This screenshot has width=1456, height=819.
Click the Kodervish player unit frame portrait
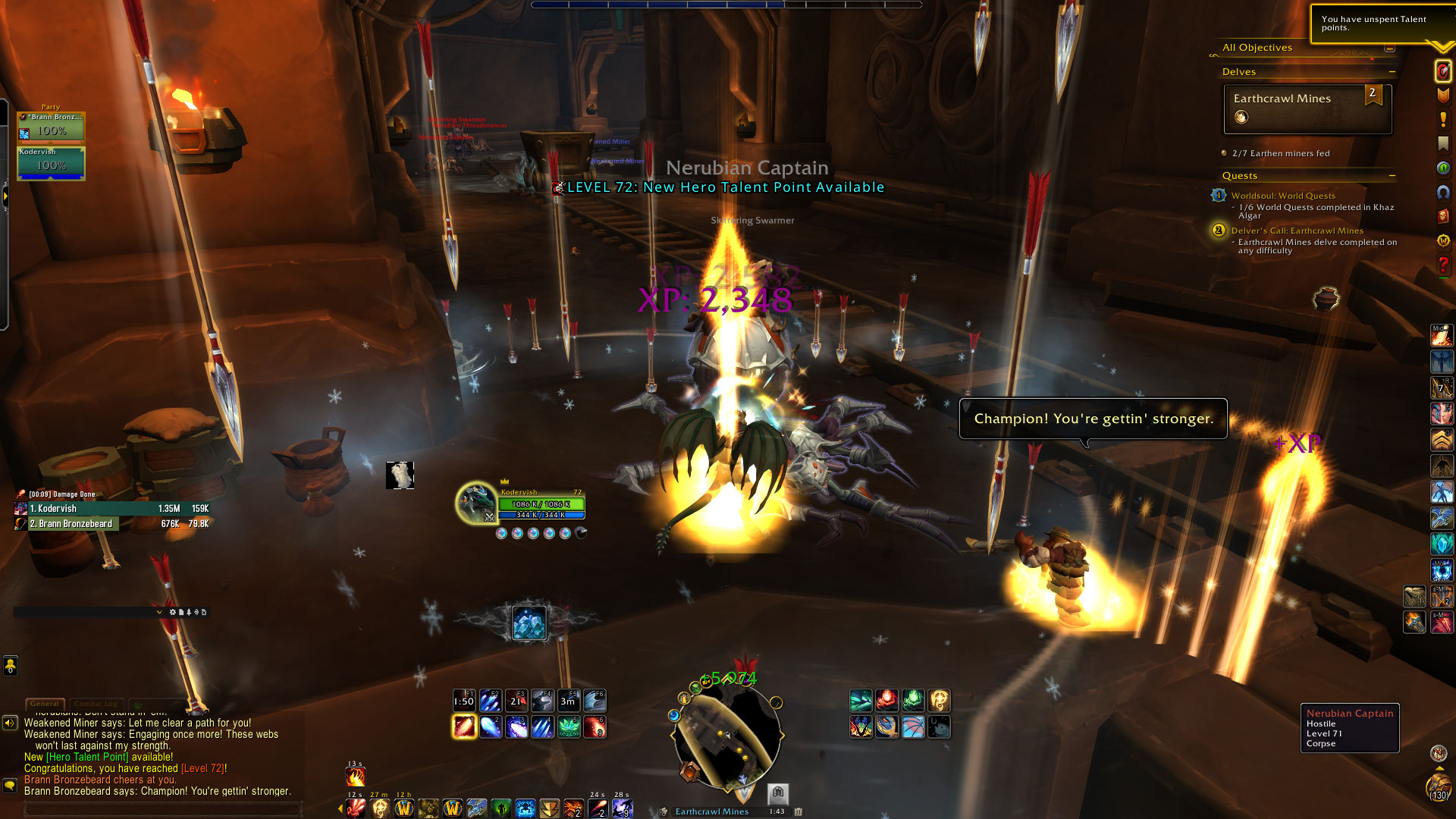click(476, 503)
